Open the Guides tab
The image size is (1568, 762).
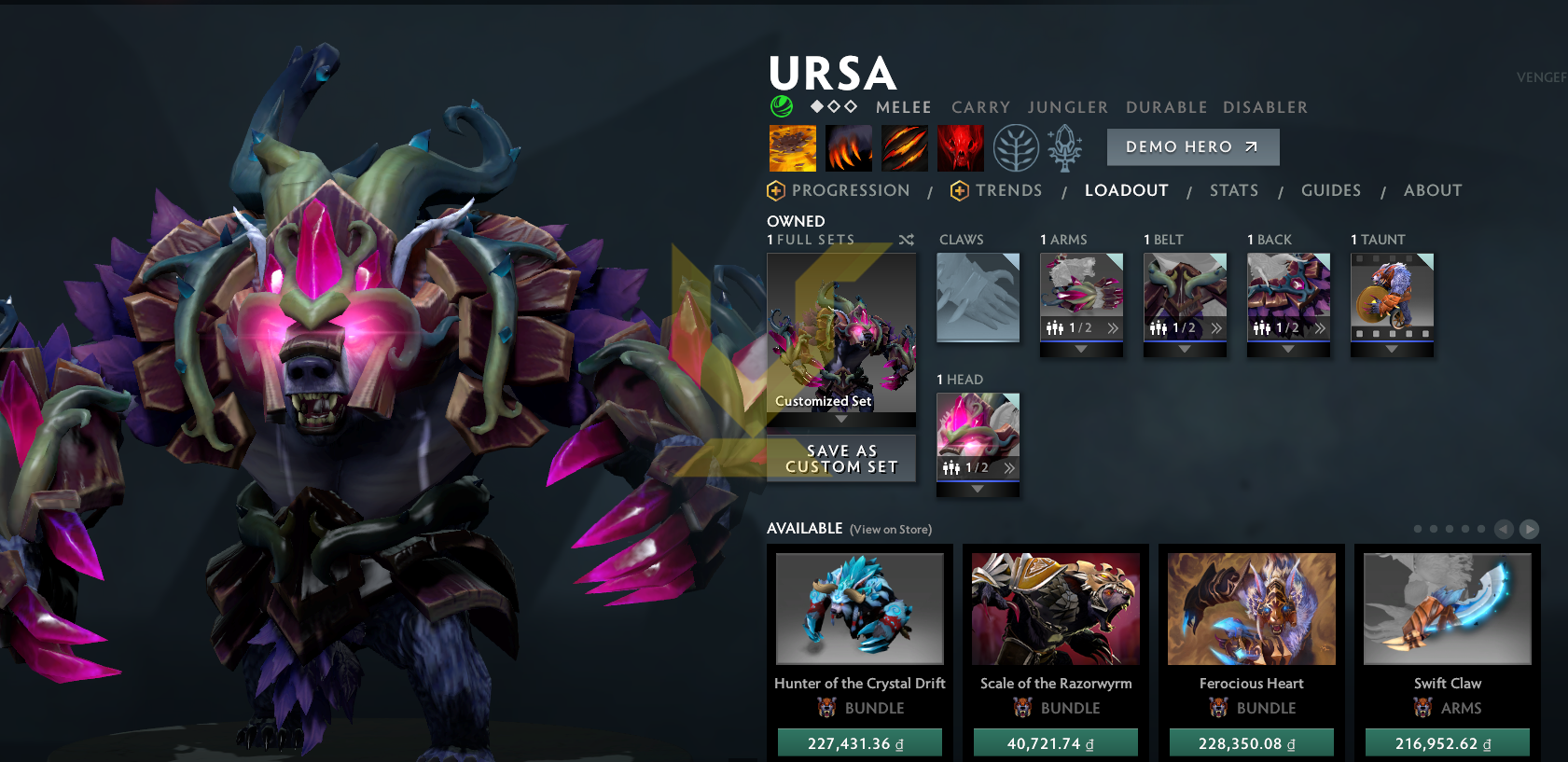[1331, 190]
